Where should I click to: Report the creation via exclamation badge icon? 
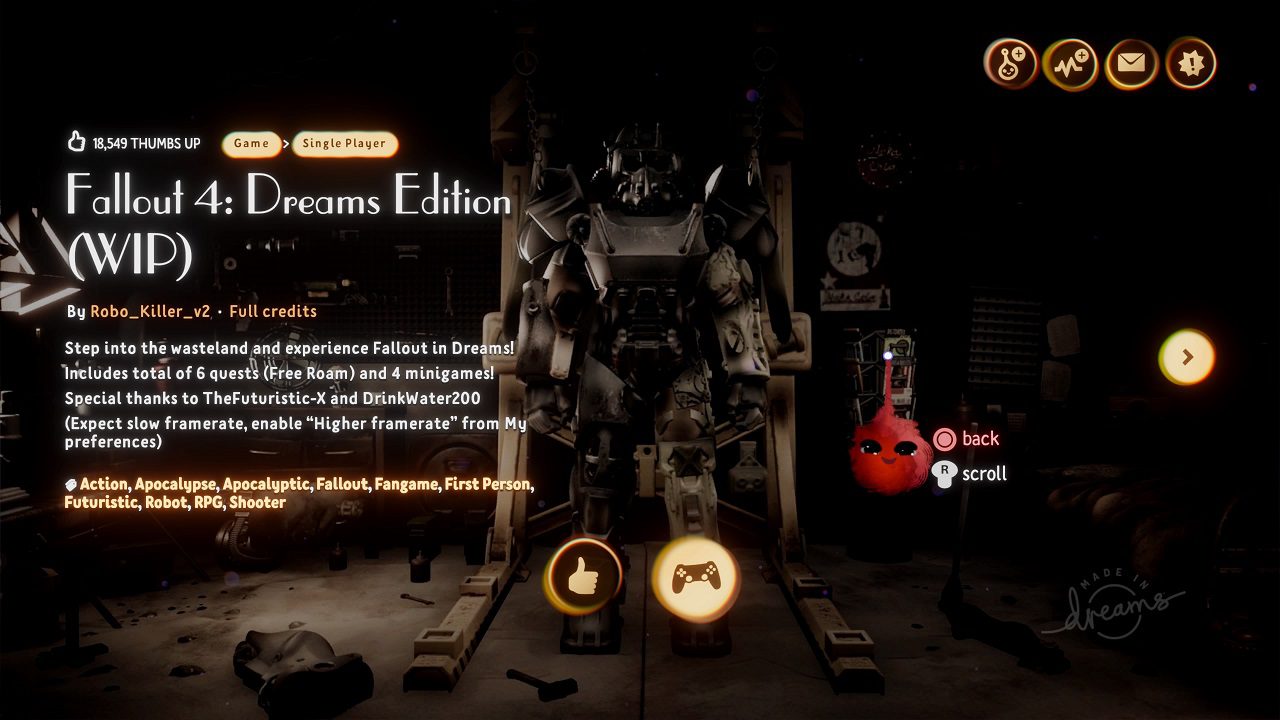click(1190, 65)
